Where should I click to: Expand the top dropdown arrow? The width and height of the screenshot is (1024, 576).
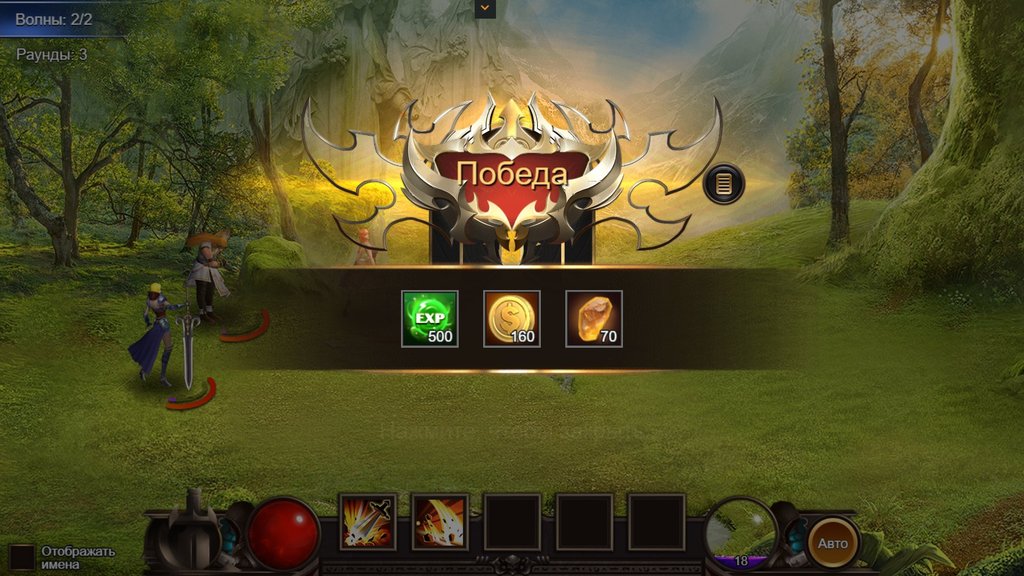[485, 8]
